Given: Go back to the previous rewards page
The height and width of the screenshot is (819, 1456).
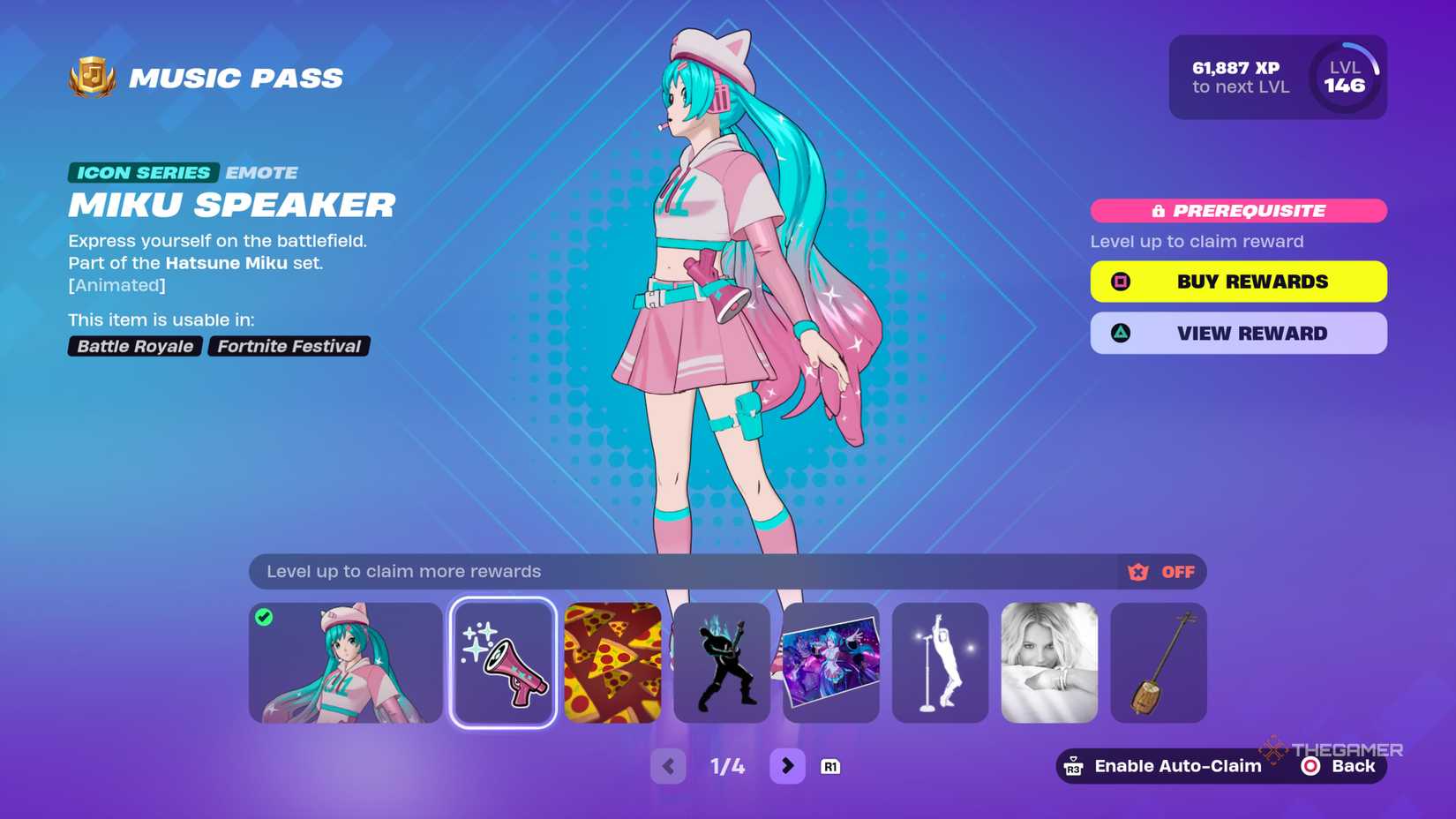Looking at the screenshot, I should click(668, 766).
